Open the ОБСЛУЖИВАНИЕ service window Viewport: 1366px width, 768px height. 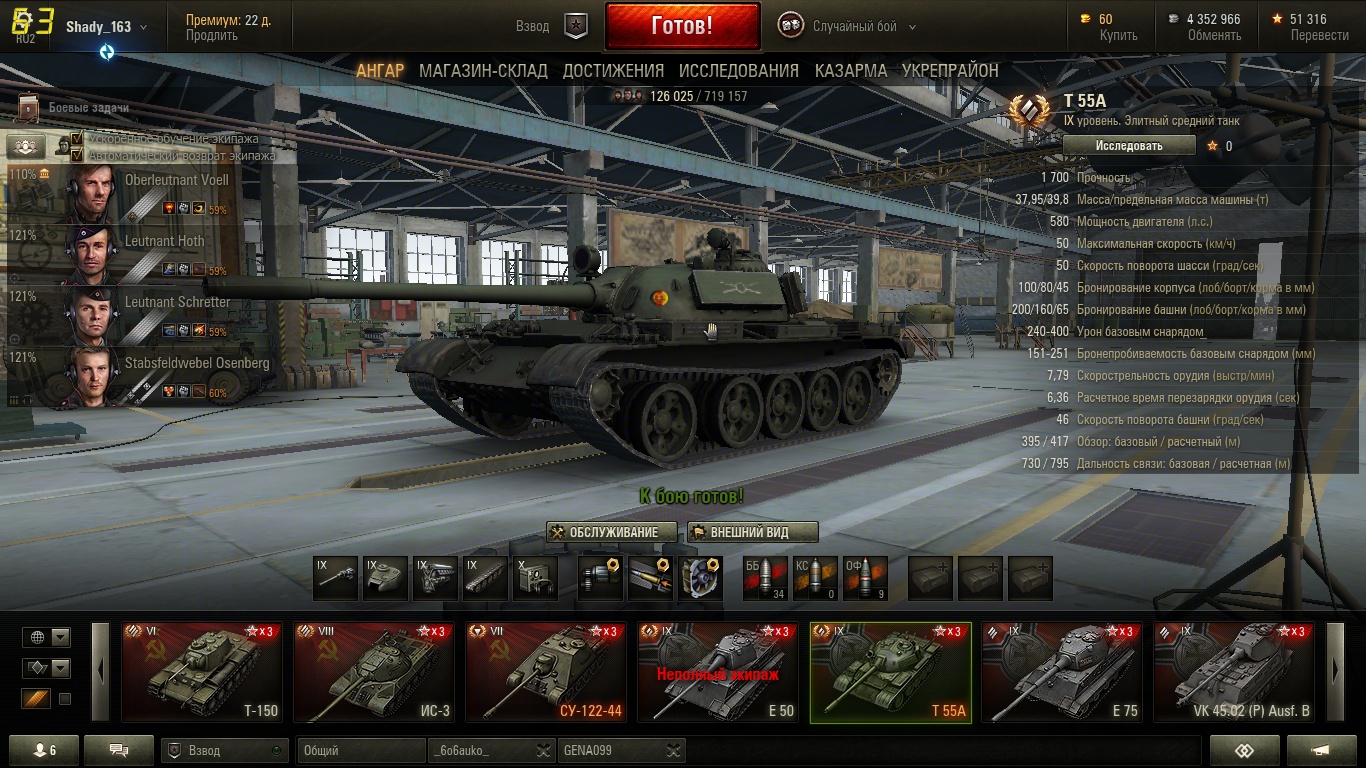click(x=612, y=532)
